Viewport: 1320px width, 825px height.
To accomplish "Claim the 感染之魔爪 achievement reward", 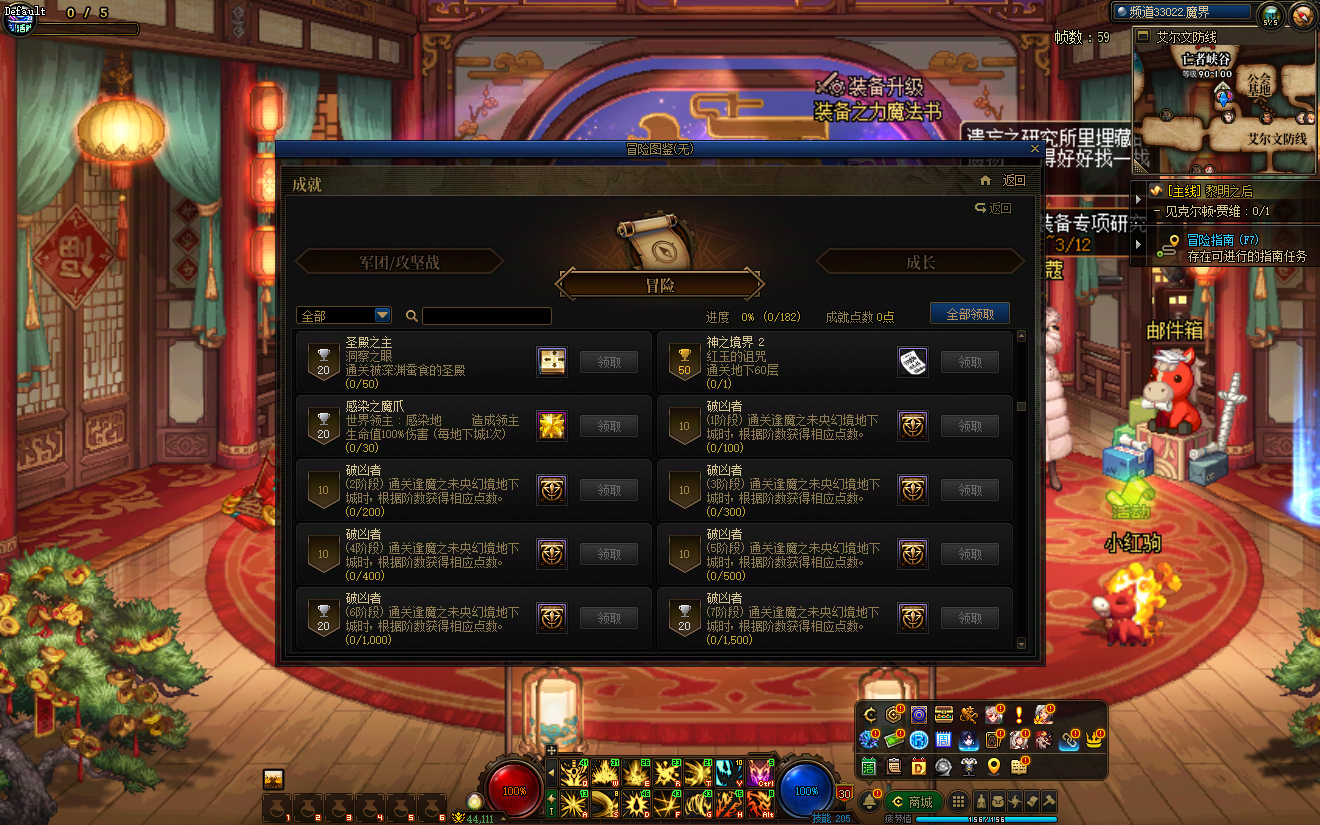I will (x=608, y=426).
